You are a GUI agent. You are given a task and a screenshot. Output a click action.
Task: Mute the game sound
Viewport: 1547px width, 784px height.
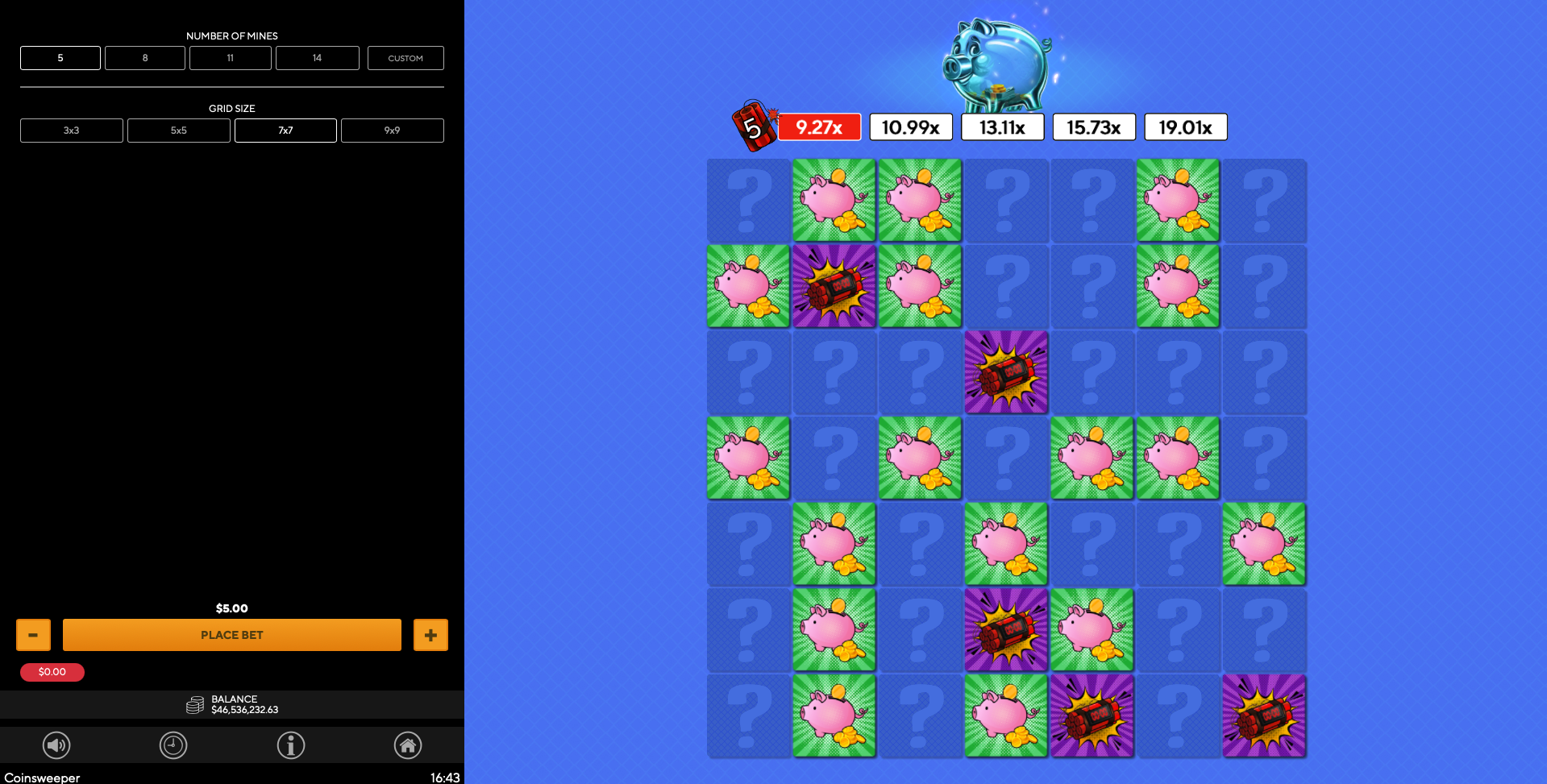[56, 745]
